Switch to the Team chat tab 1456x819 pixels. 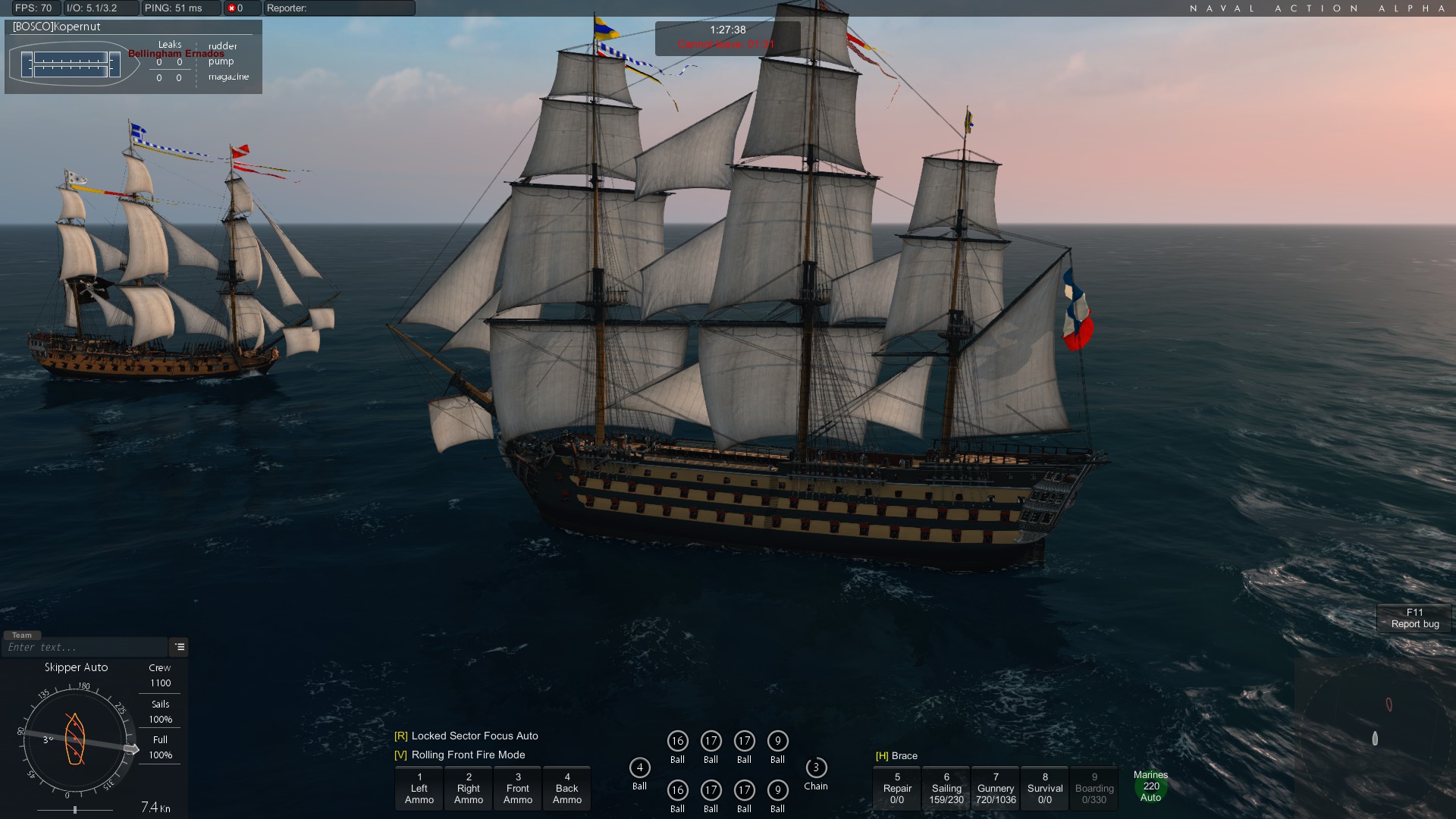point(22,635)
